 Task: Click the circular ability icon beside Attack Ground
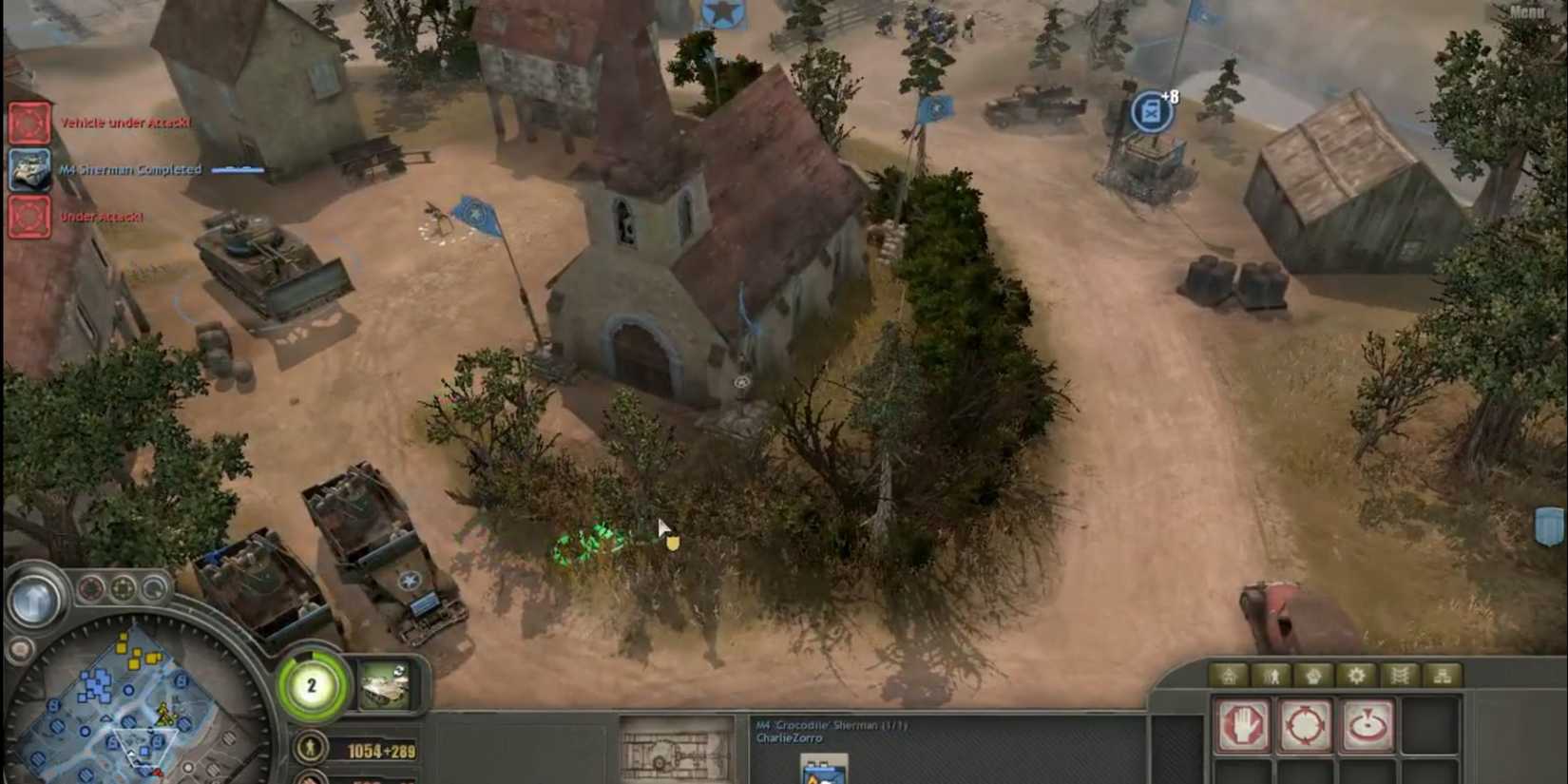[1368, 725]
